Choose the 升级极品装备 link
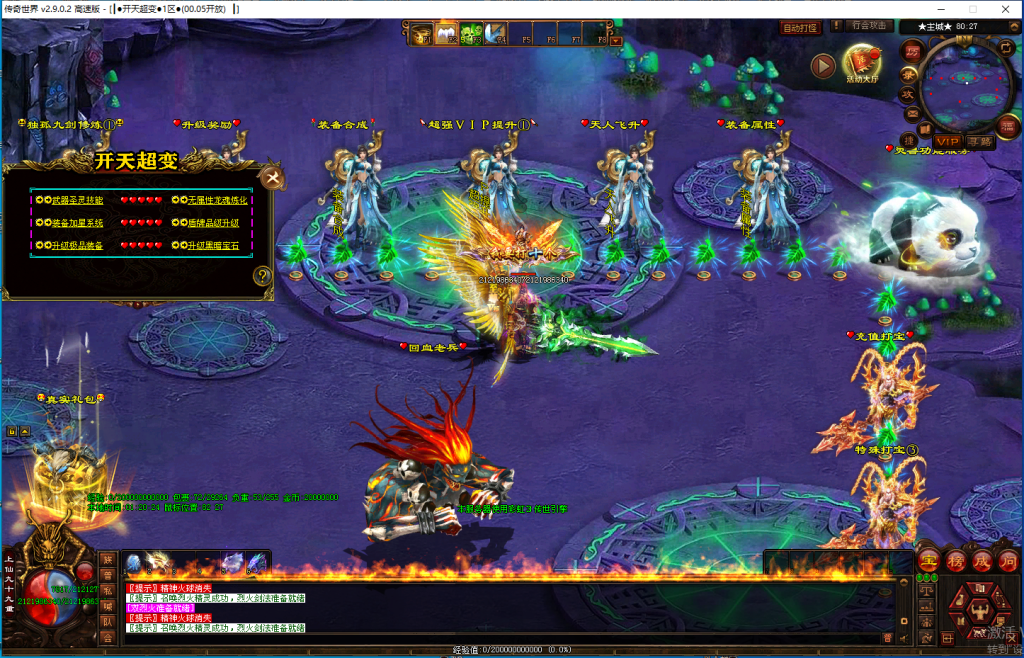 (x=76, y=246)
